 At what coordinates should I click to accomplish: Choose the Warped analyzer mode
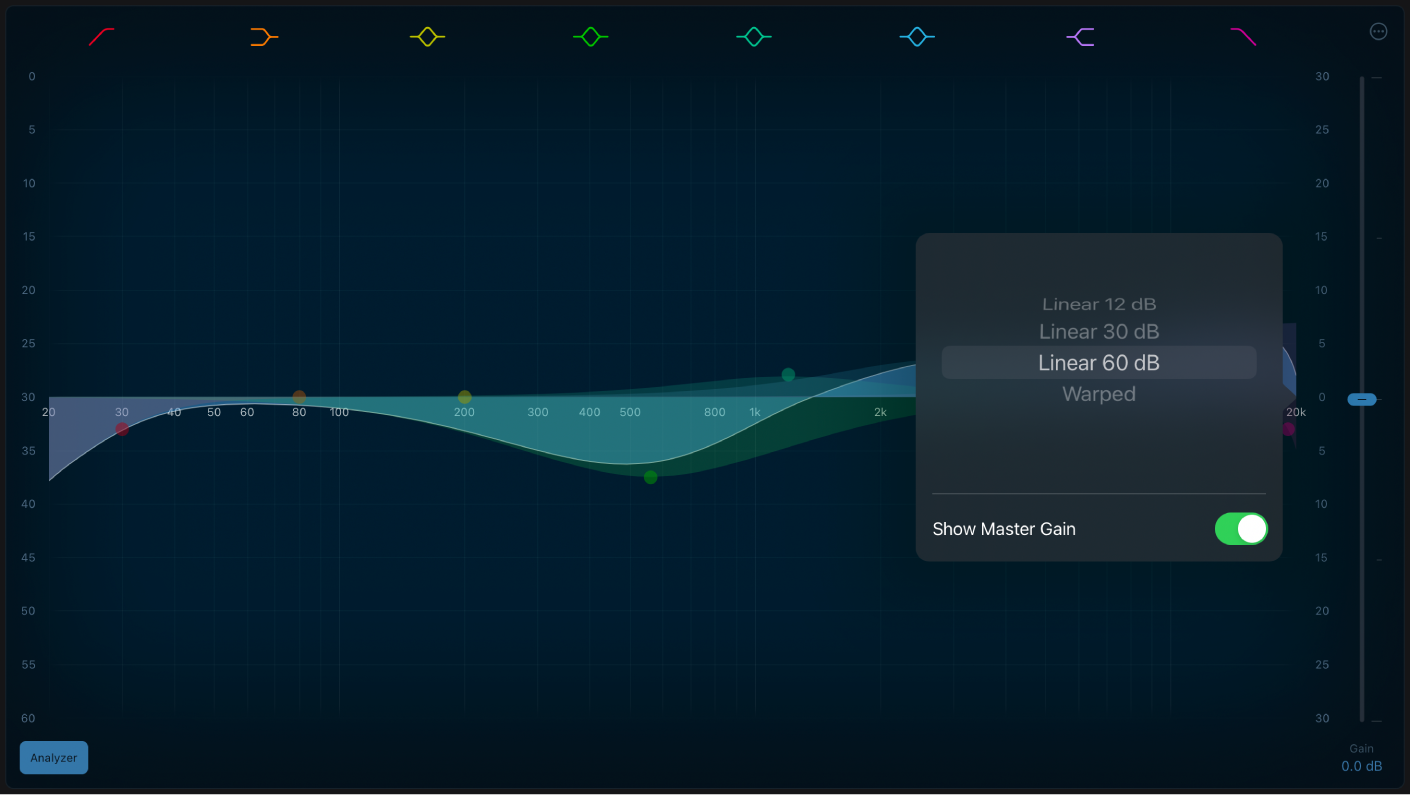(1098, 393)
